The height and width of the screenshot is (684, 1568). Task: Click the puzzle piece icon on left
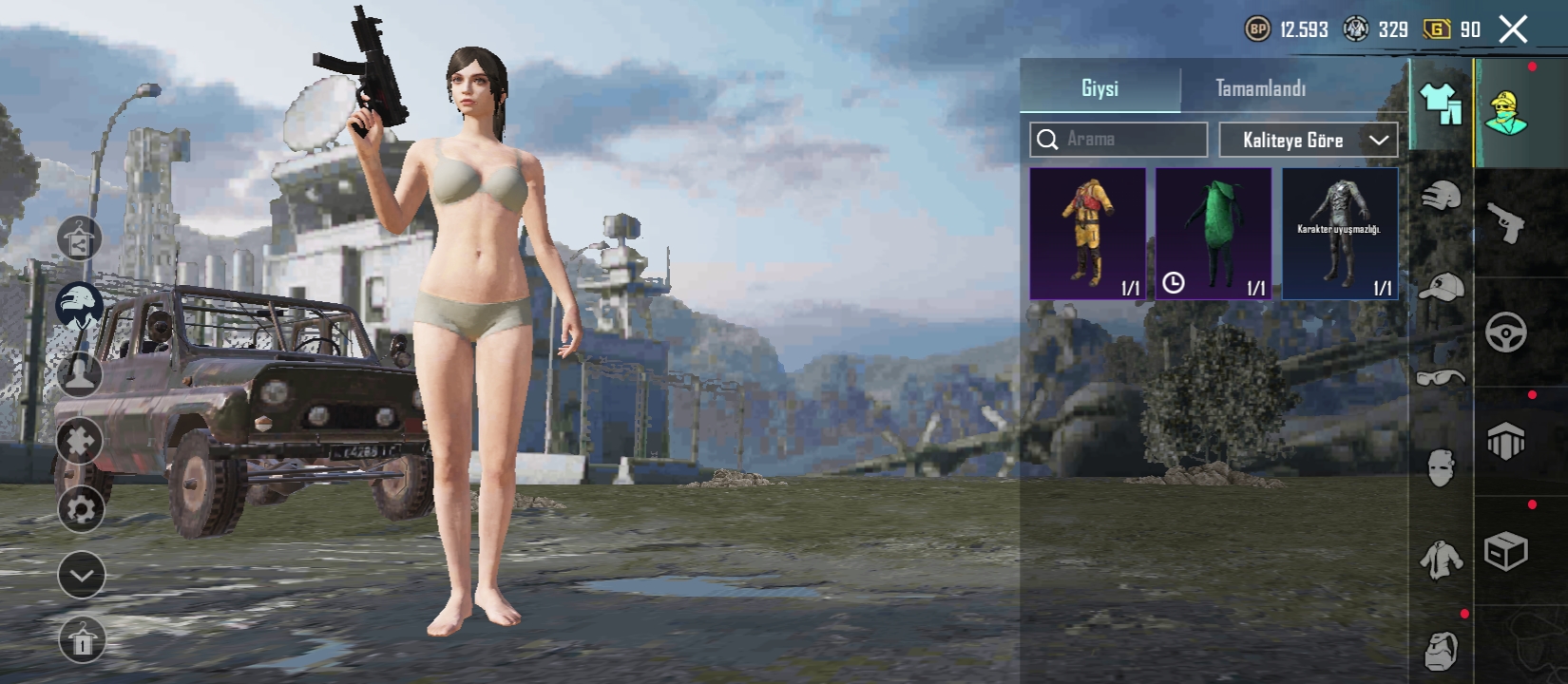coord(80,441)
